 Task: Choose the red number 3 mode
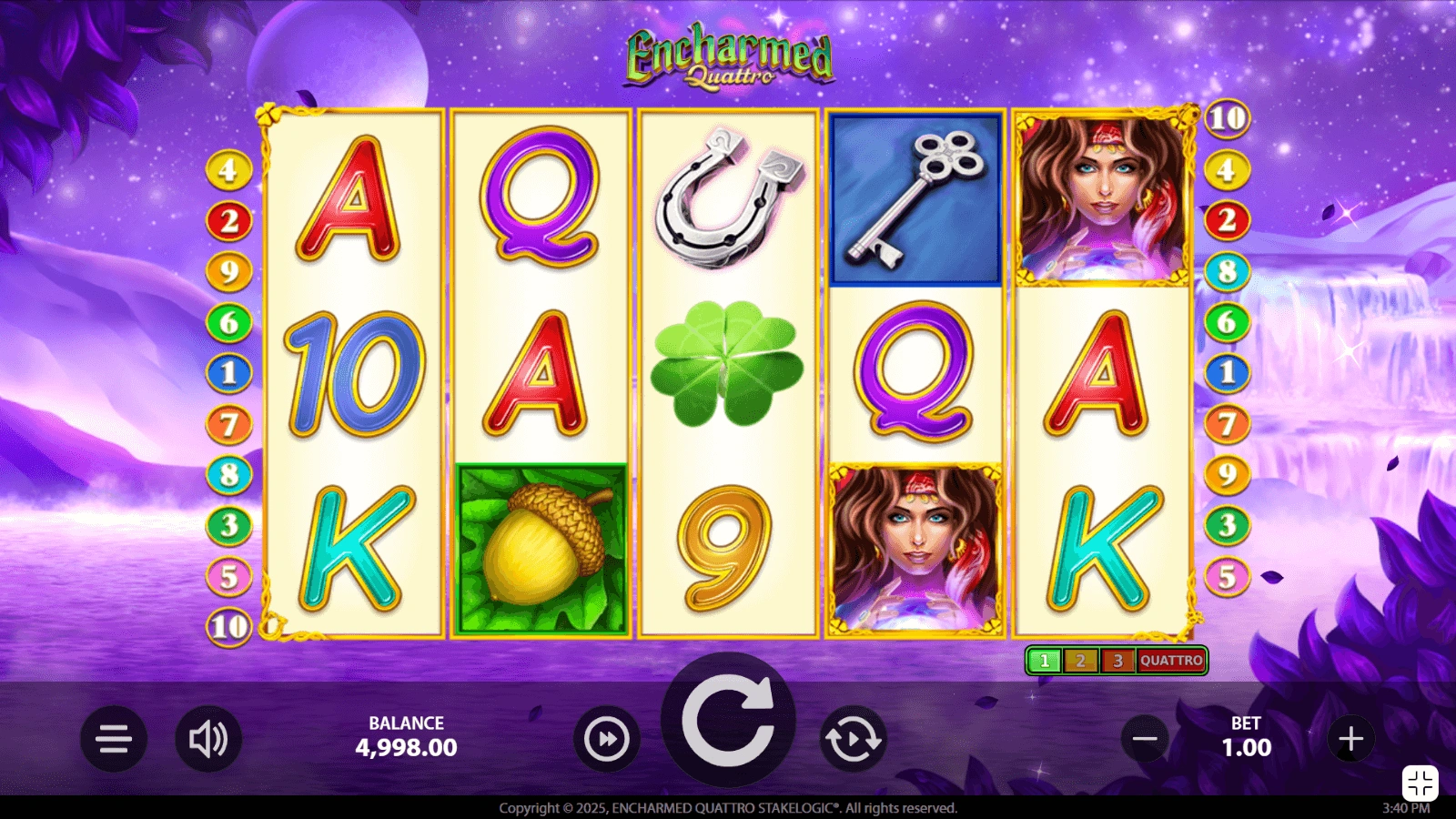click(x=1117, y=661)
